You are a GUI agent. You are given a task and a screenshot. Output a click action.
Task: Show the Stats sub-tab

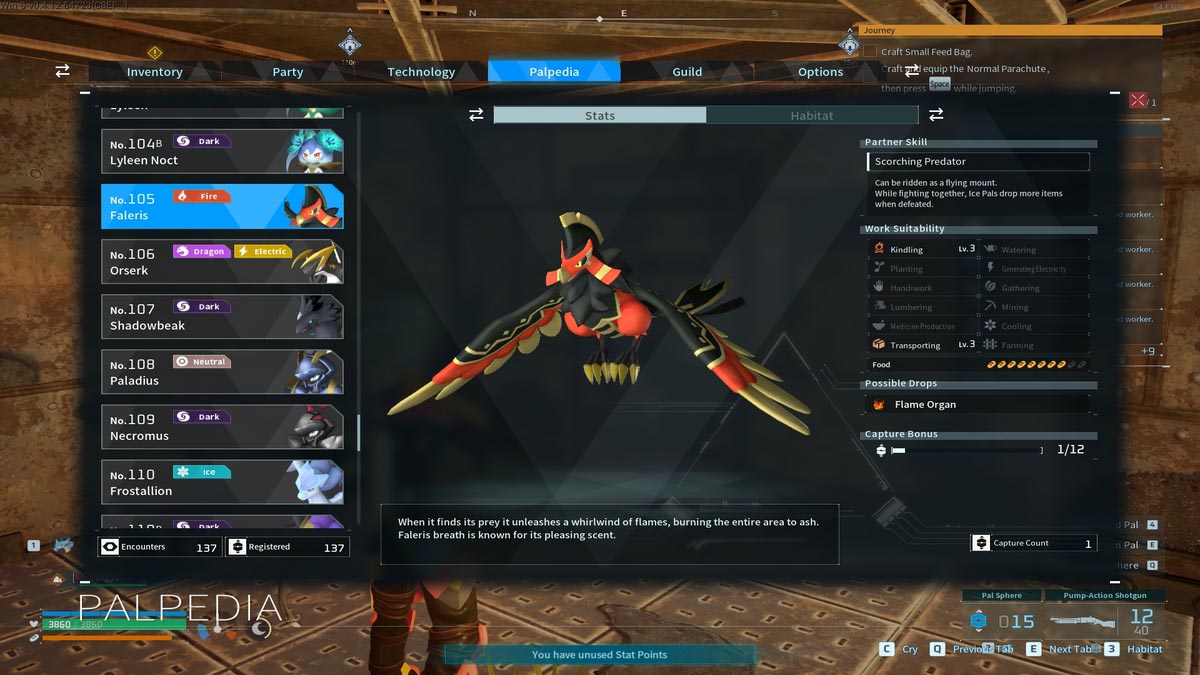pos(600,116)
